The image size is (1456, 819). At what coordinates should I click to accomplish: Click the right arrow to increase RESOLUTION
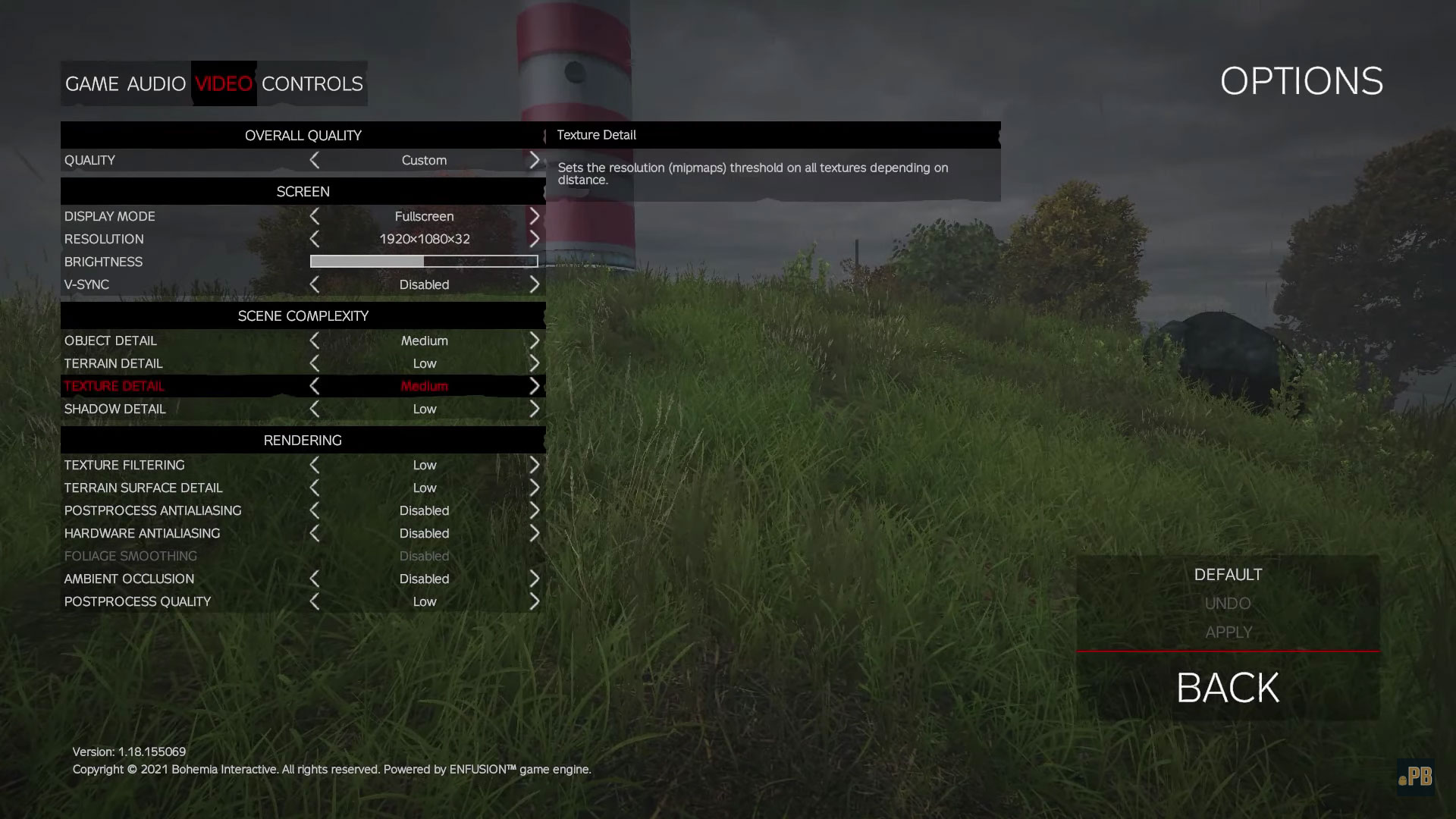535,239
